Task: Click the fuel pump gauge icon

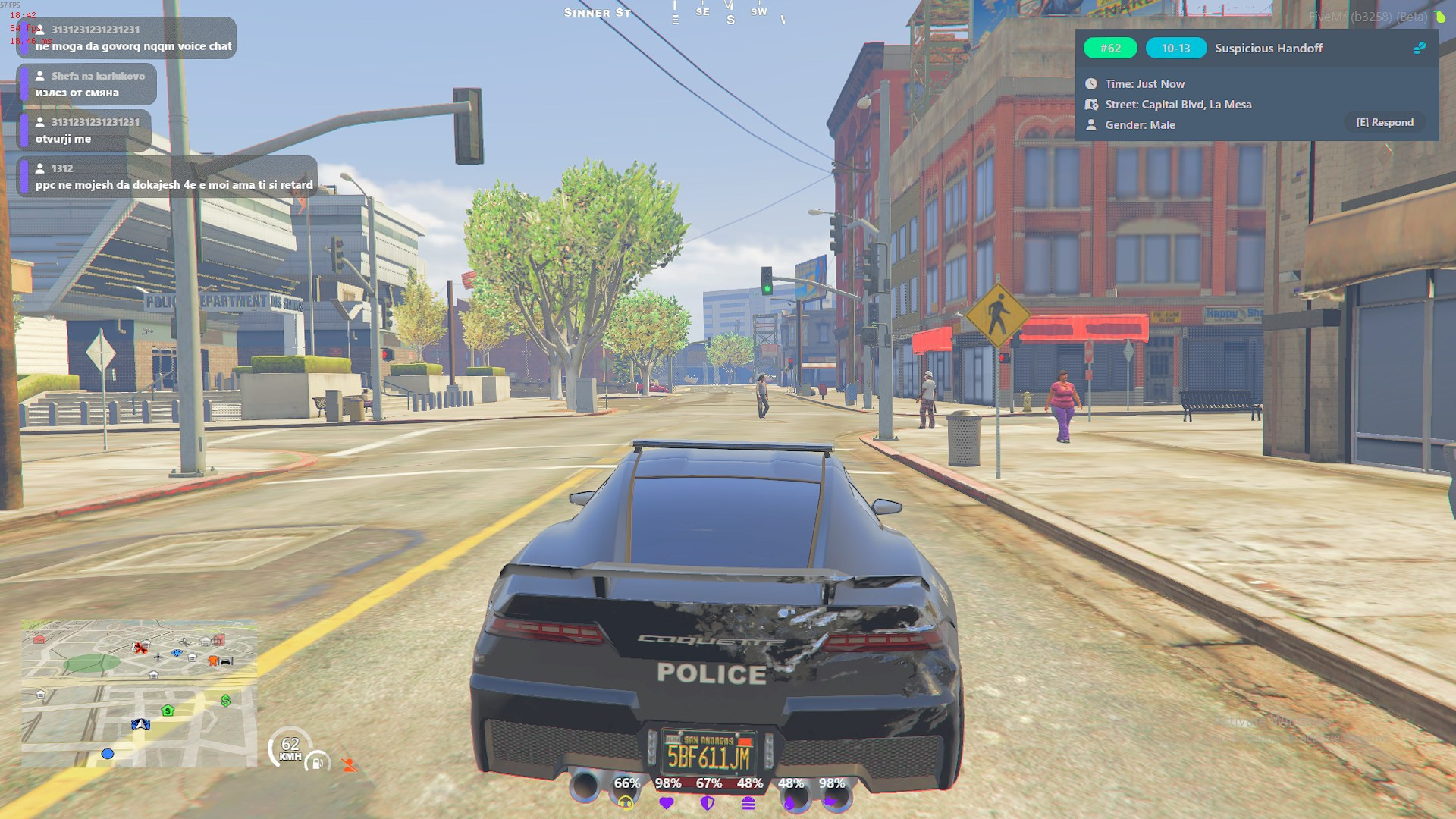Action: pos(317,762)
